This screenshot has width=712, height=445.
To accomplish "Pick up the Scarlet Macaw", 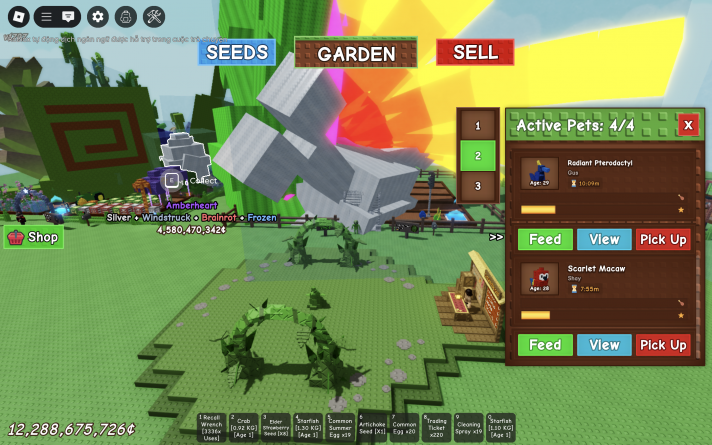I will (x=663, y=345).
